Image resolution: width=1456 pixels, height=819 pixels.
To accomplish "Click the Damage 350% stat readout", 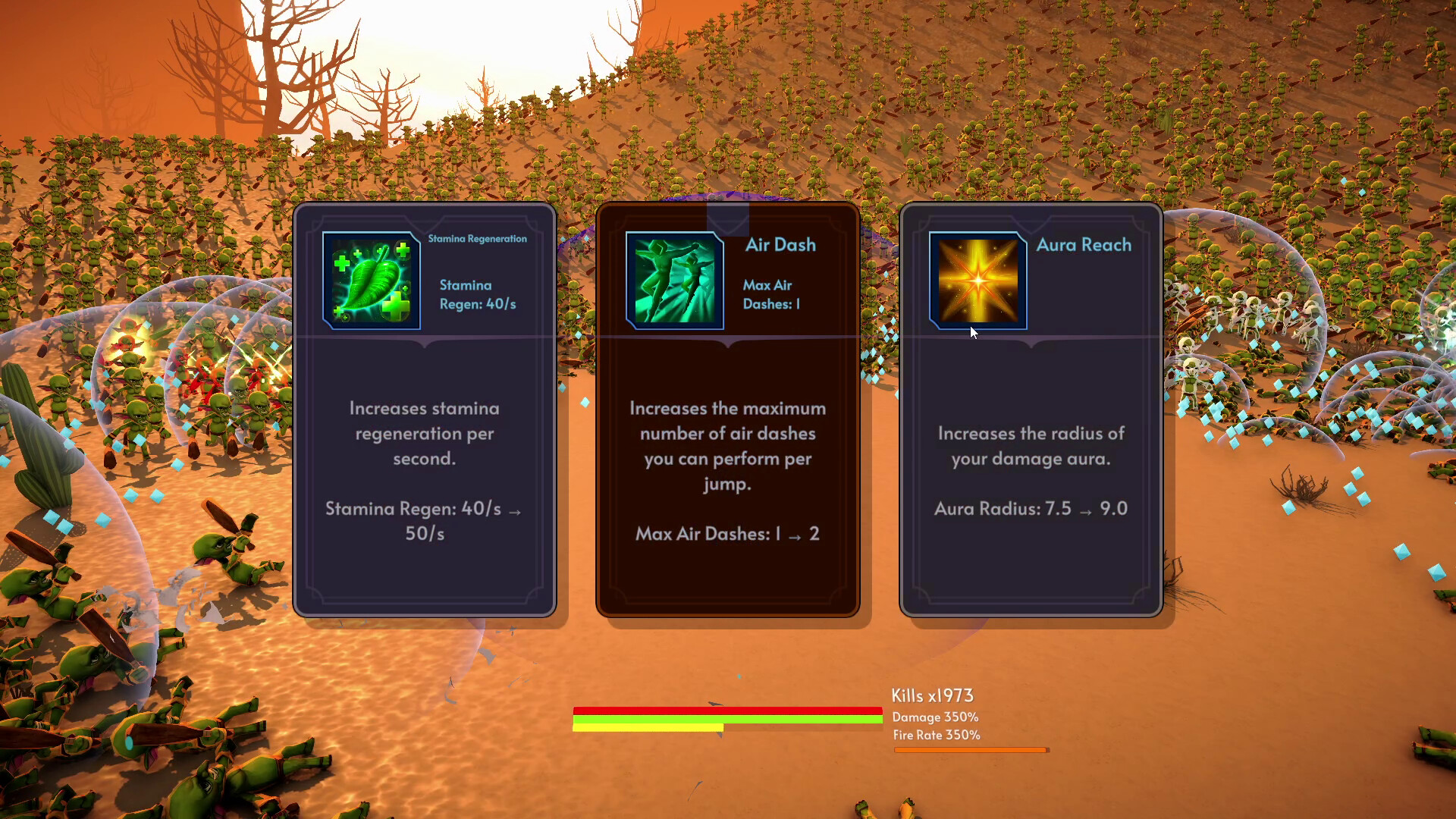I will point(937,717).
